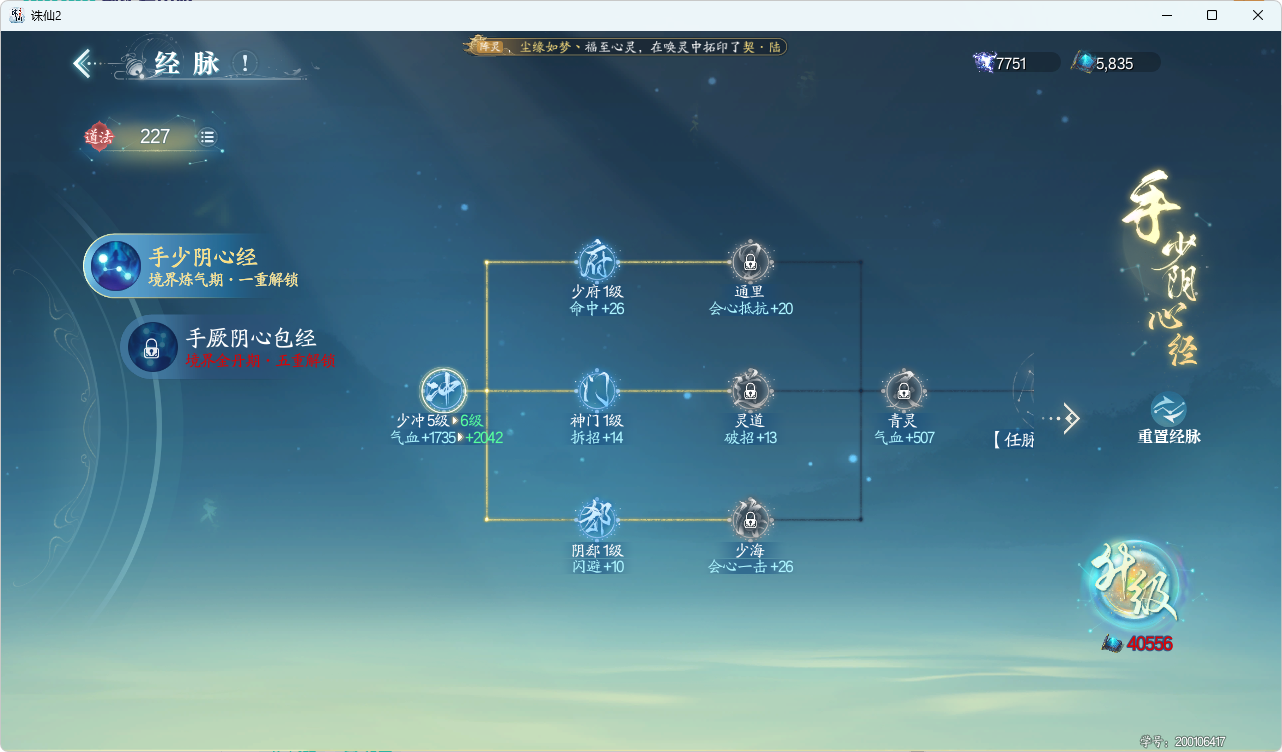Click the back chevron beside 经脉 title
This screenshot has height=752, width=1282.
click(x=81, y=62)
